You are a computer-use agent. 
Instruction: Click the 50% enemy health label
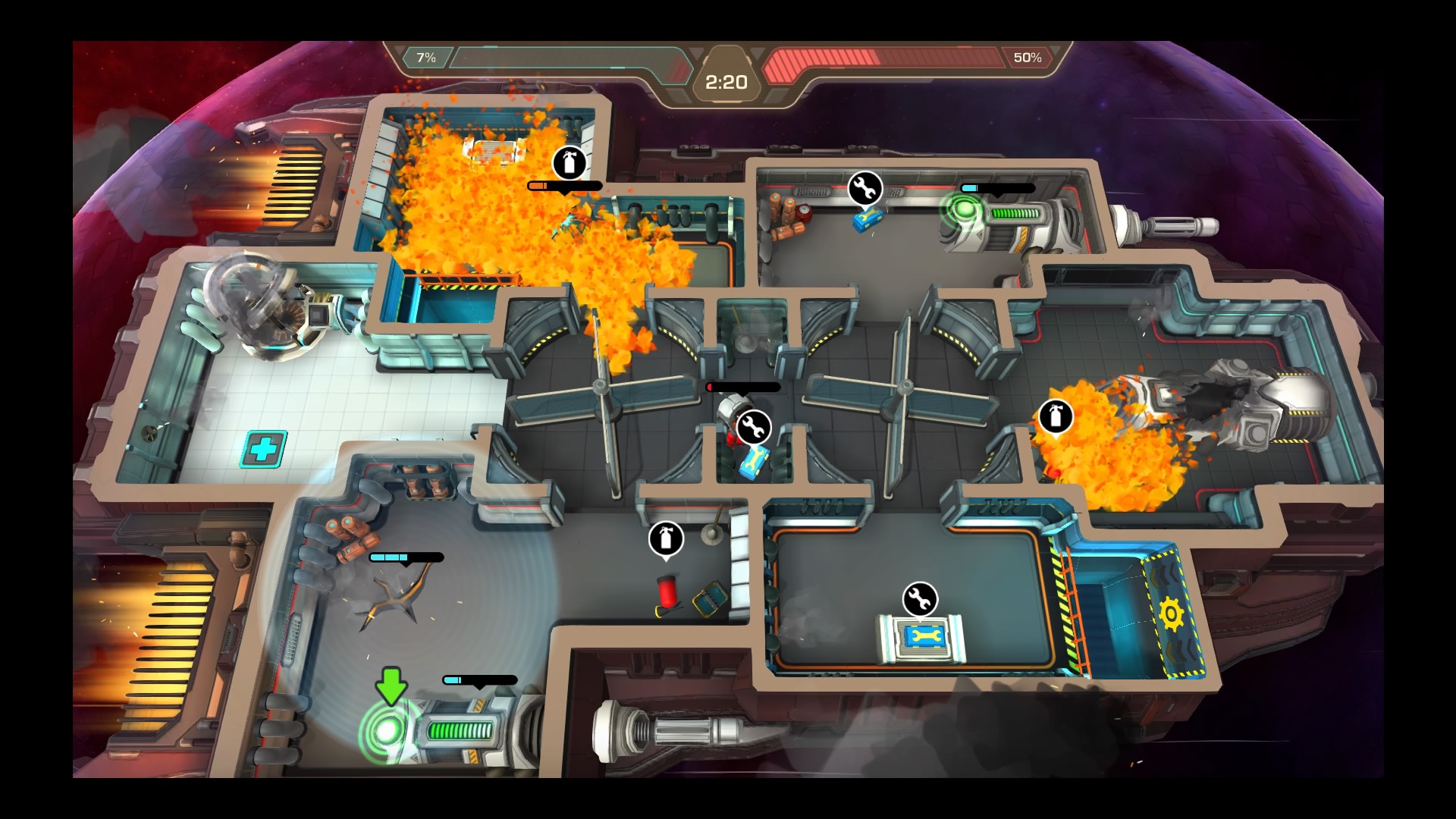click(x=1028, y=55)
